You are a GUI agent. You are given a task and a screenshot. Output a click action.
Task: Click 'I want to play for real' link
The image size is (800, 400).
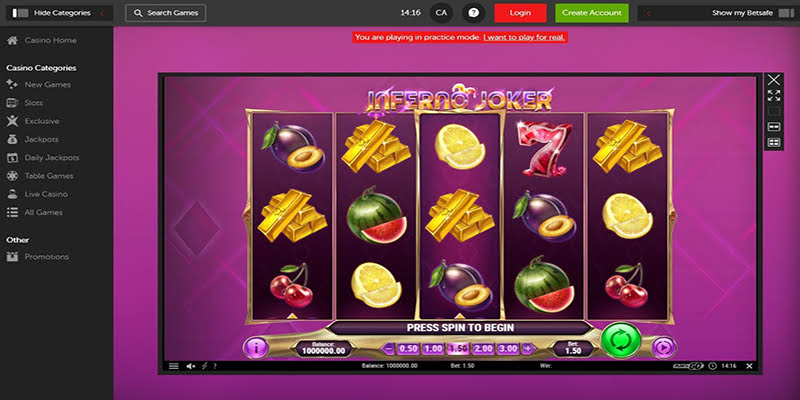[x=524, y=37]
